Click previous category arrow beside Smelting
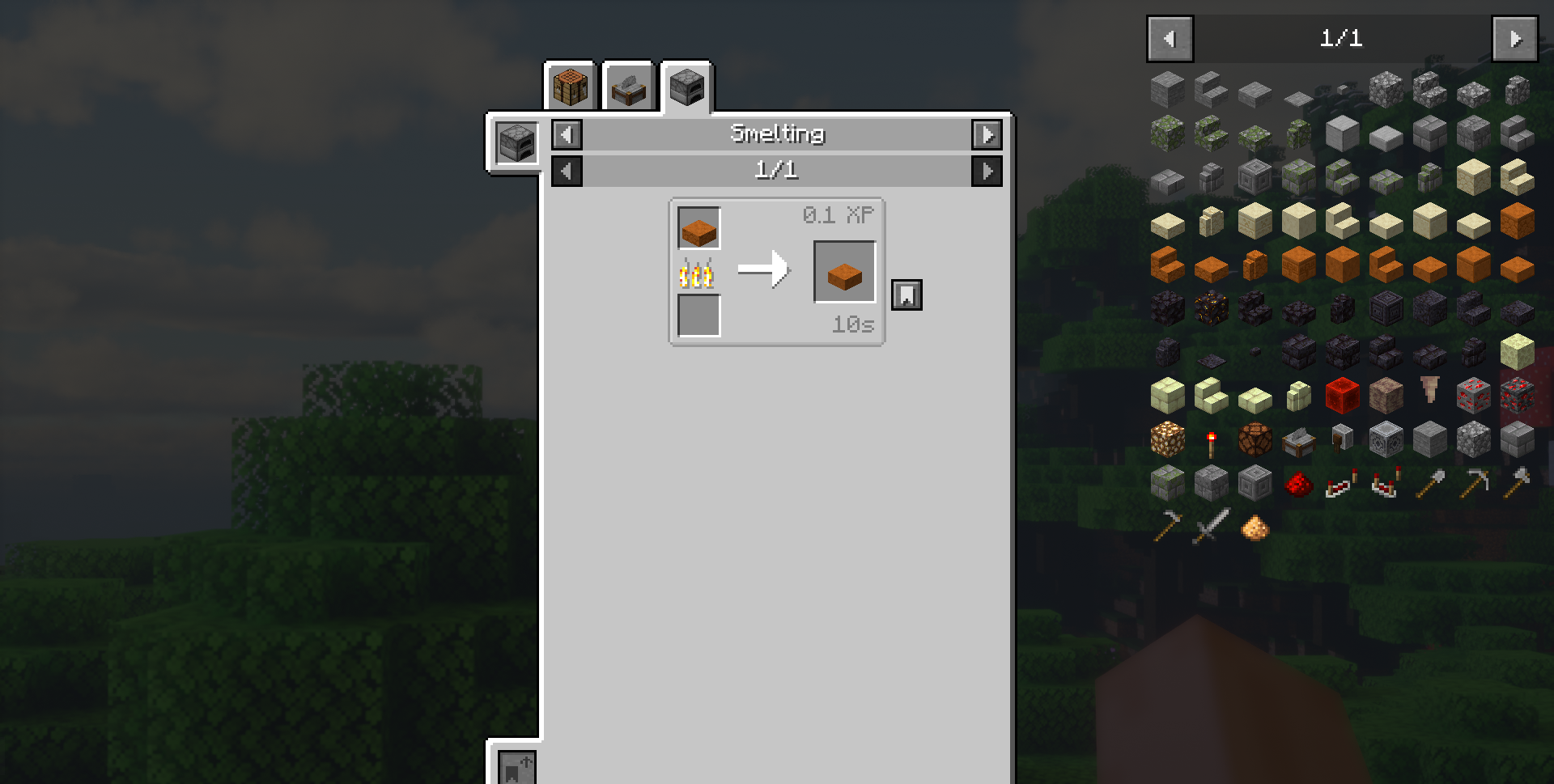This screenshot has width=1554, height=784. click(x=566, y=135)
